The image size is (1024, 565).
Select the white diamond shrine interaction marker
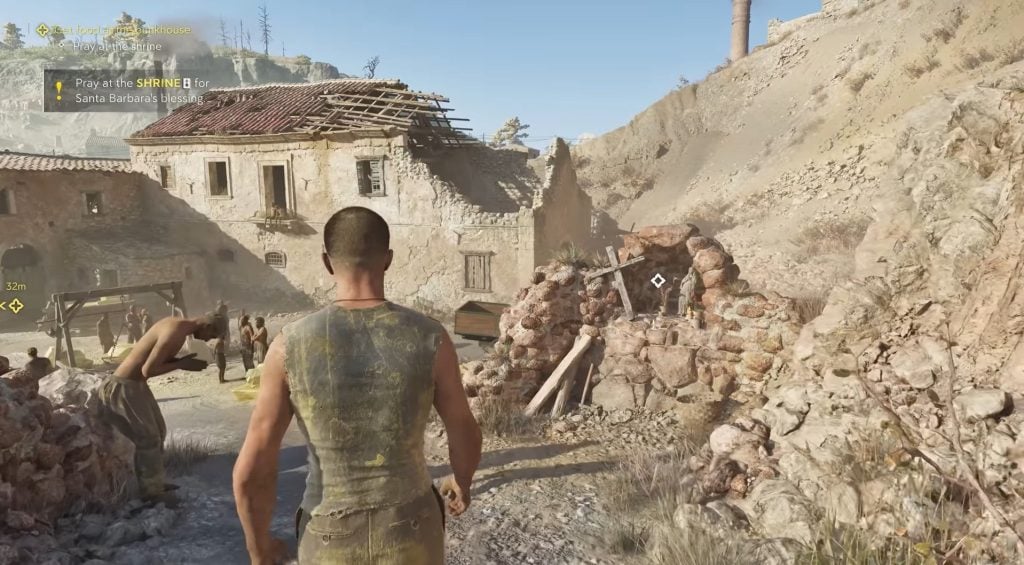[x=658, y=281]
